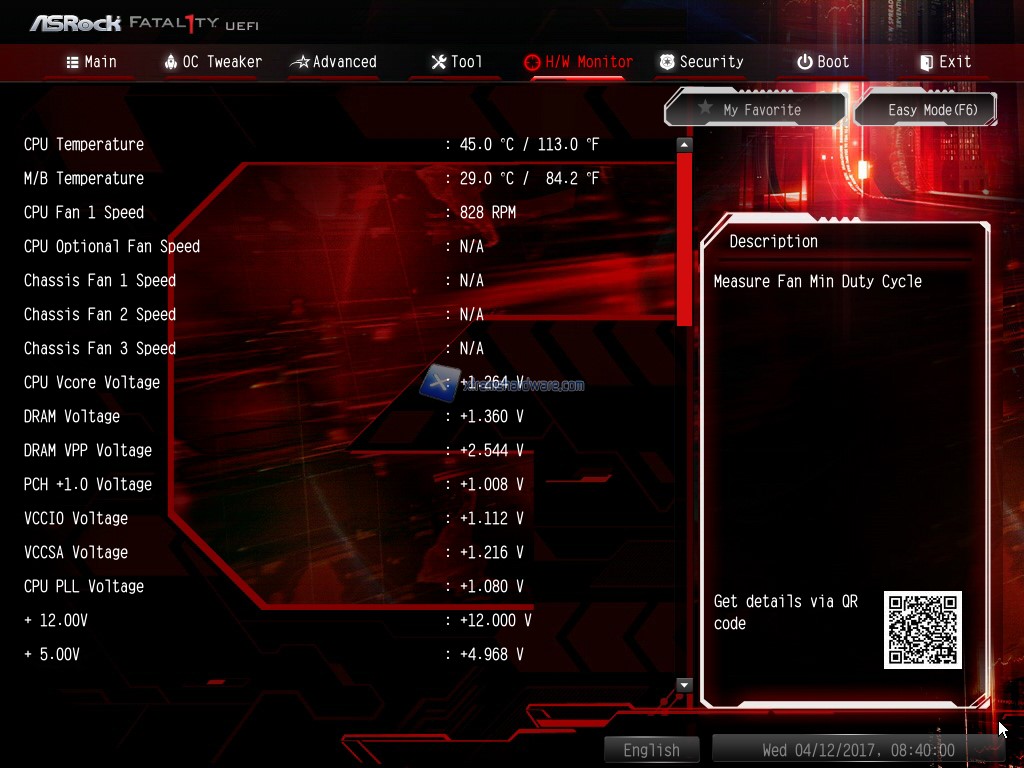Open the H/W Monitor tab
Screen dimensions: 1024x768
click(x=578, y=62)
